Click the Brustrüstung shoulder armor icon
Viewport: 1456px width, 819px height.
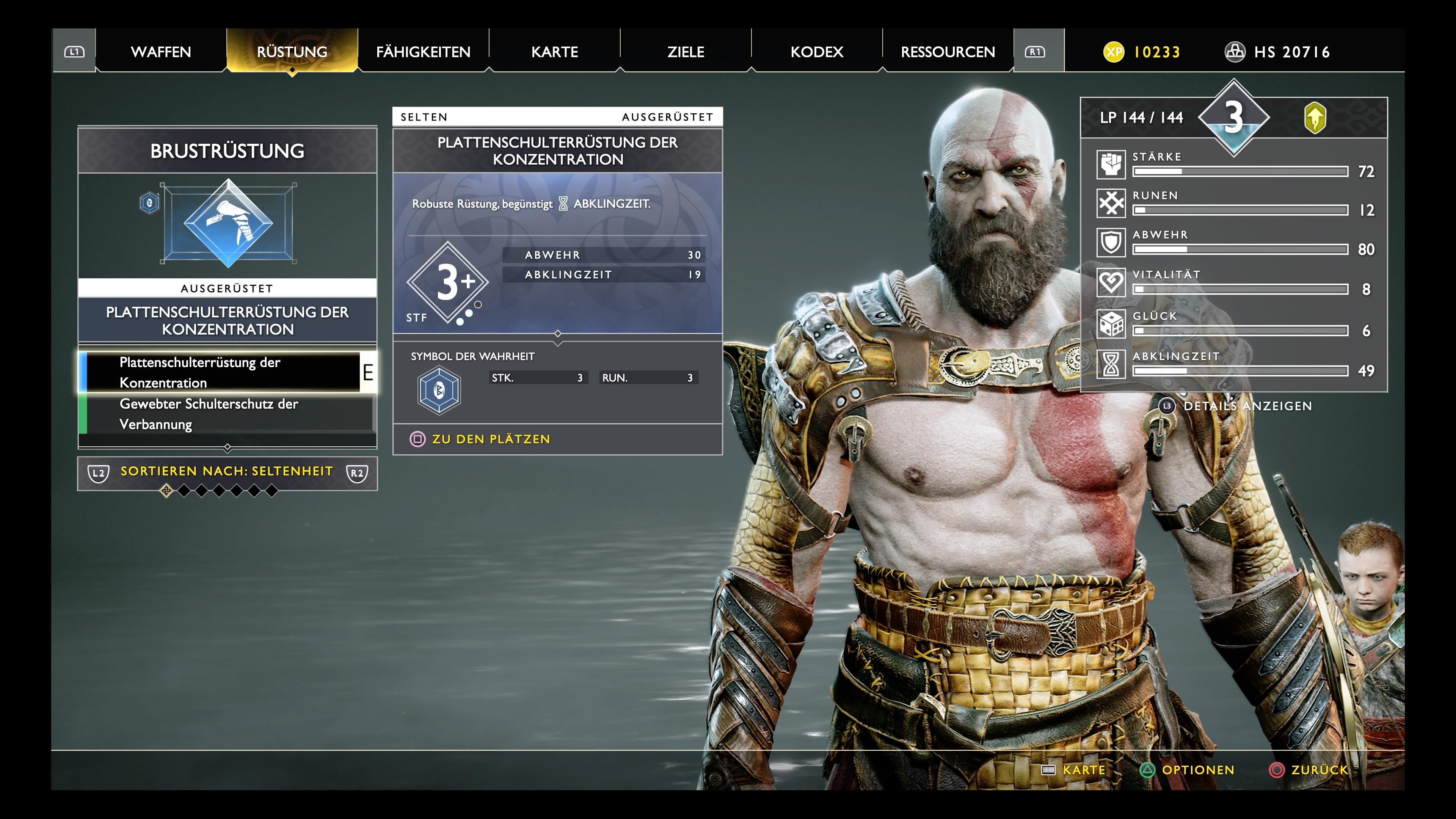pyautogui.click(x=228, y=223)
